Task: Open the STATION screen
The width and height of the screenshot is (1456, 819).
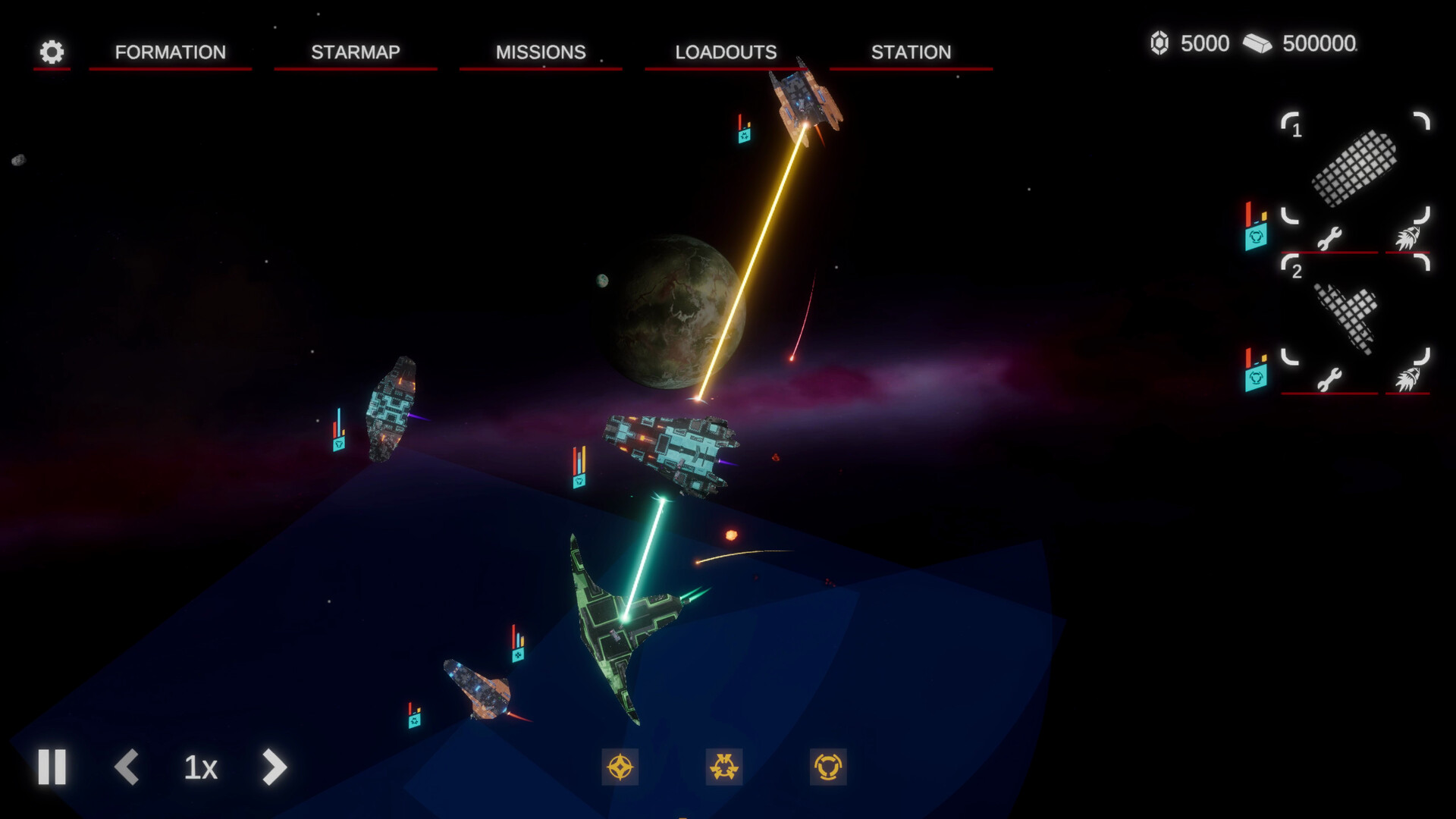Action: [910, 52]
